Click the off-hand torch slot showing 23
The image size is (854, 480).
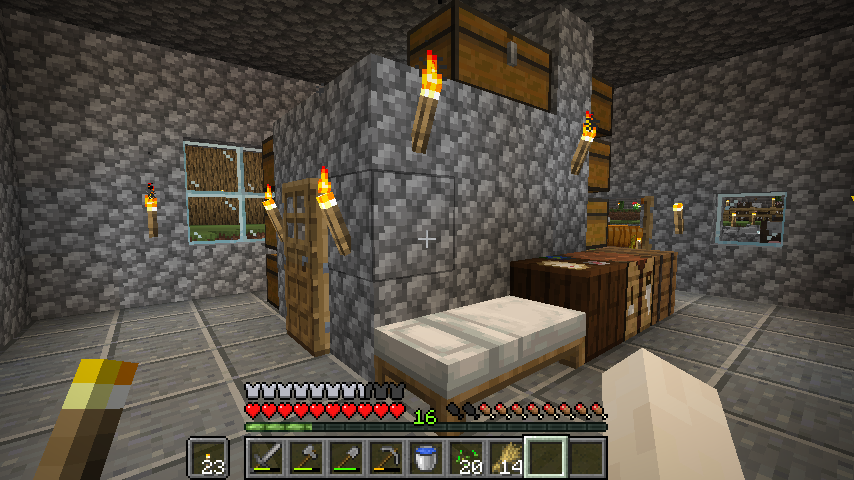[209, 458]
